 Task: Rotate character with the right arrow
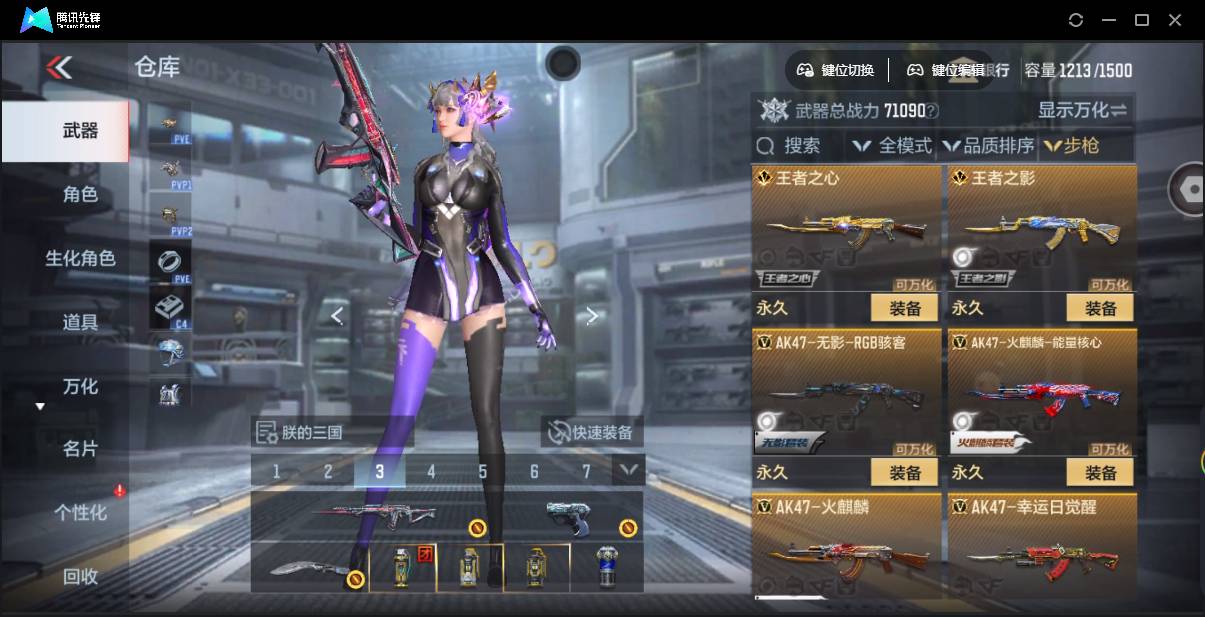592,316
